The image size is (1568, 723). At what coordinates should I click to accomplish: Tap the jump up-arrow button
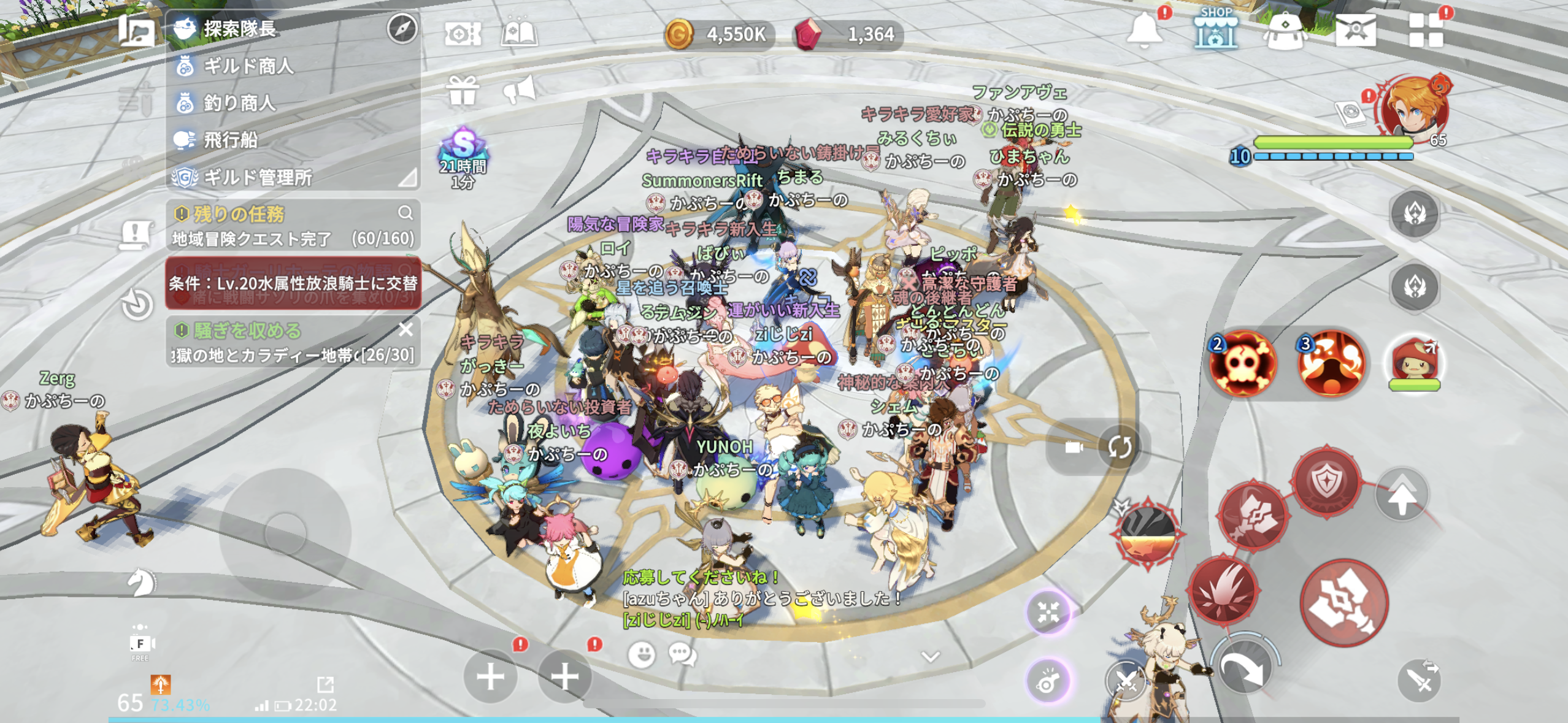coord(1402,495)
